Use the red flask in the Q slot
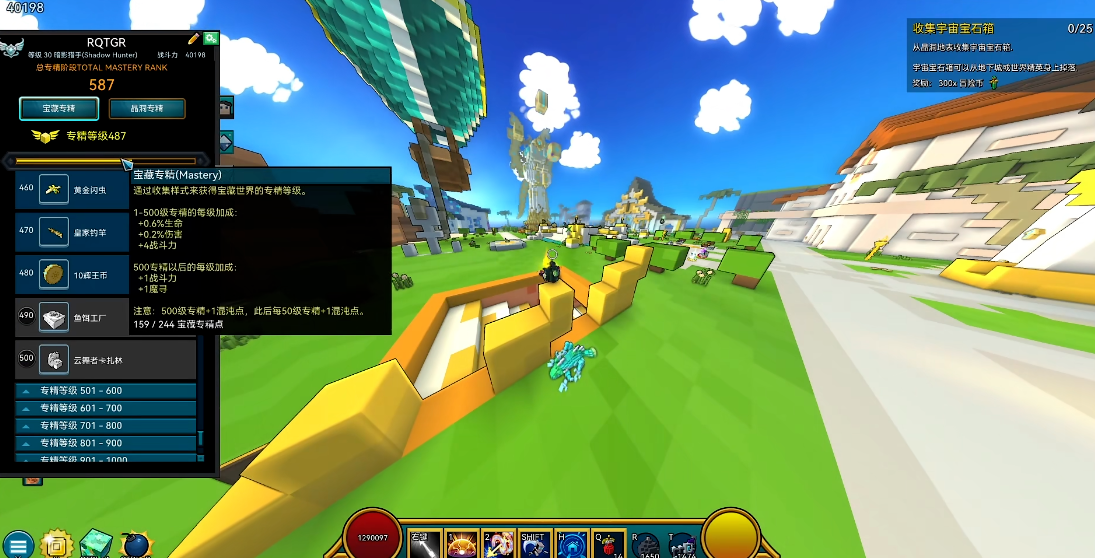The width and height of the screenshot is (1095, 558). tap(607, 544)
